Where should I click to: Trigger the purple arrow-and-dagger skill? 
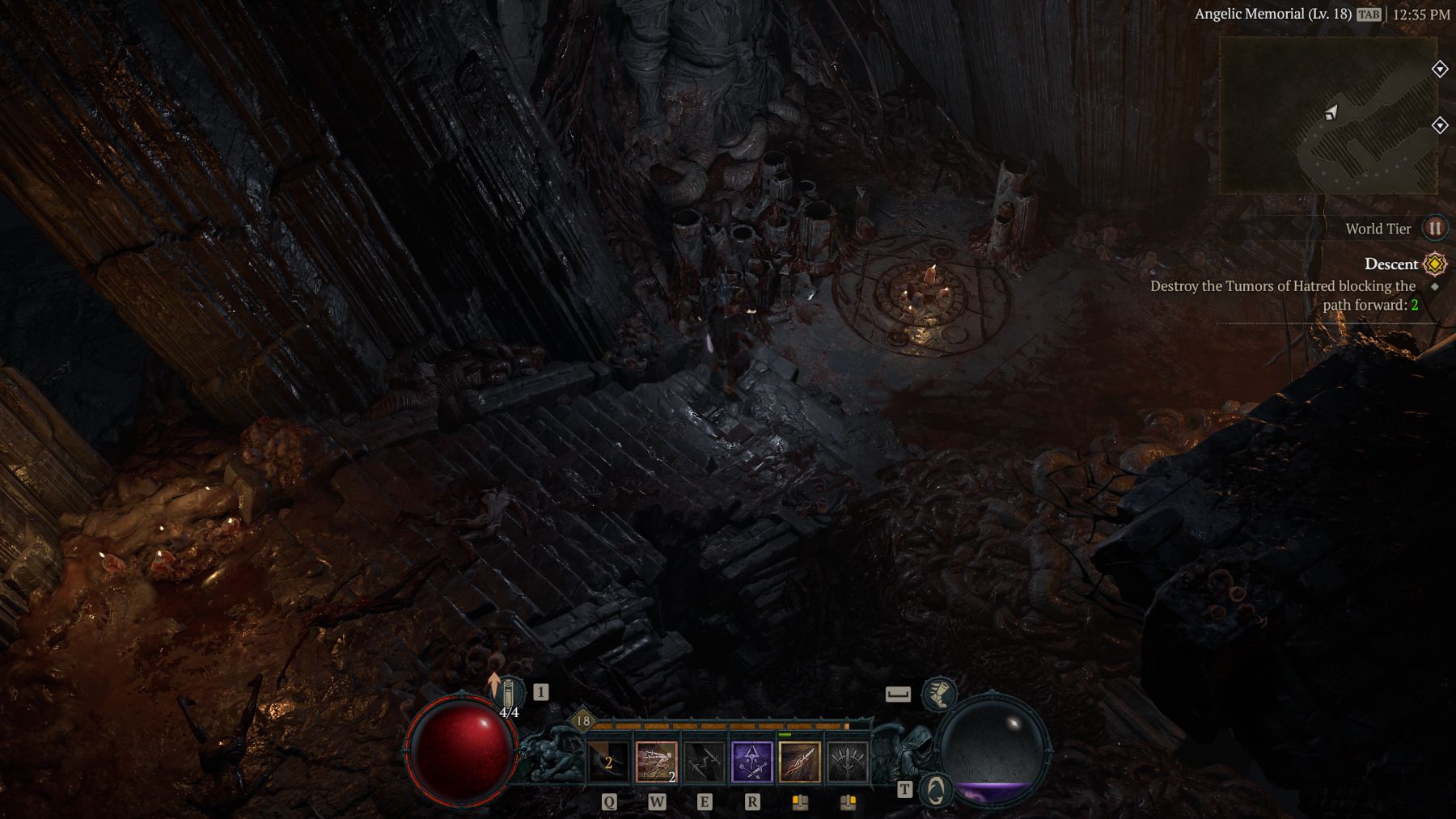[752, 762]
